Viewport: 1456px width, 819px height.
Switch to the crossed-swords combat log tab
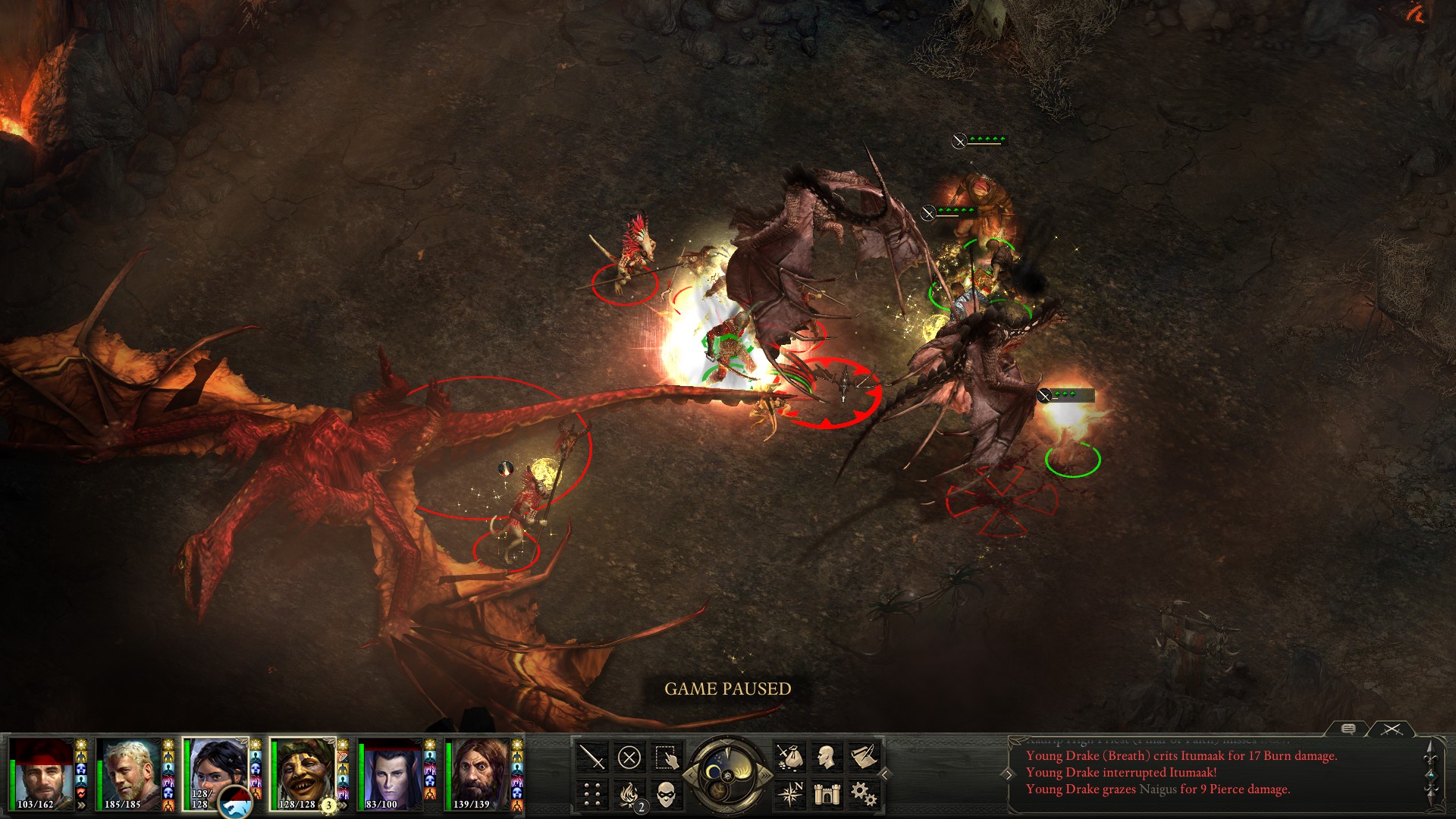1392,729
